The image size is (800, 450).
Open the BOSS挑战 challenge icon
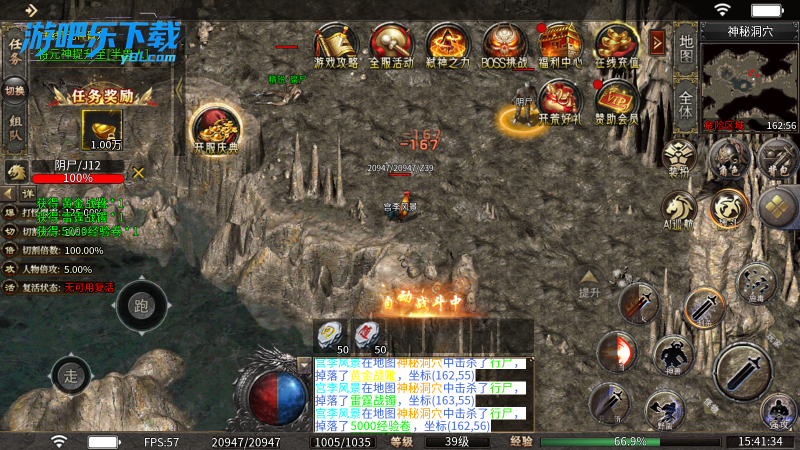pyautogui.click(x=504, y=45)
